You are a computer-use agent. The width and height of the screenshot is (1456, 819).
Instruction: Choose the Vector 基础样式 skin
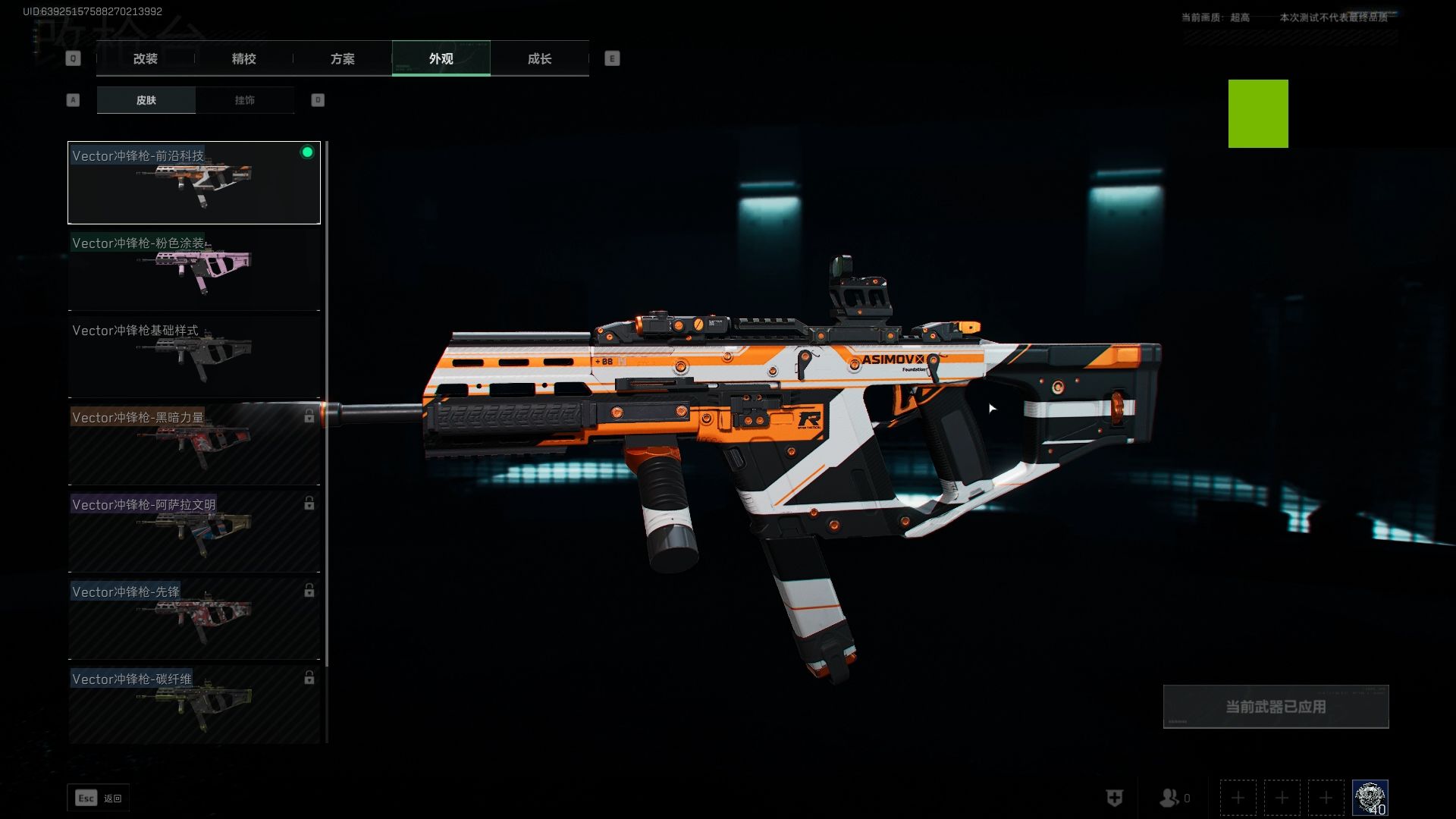(194, 357)
